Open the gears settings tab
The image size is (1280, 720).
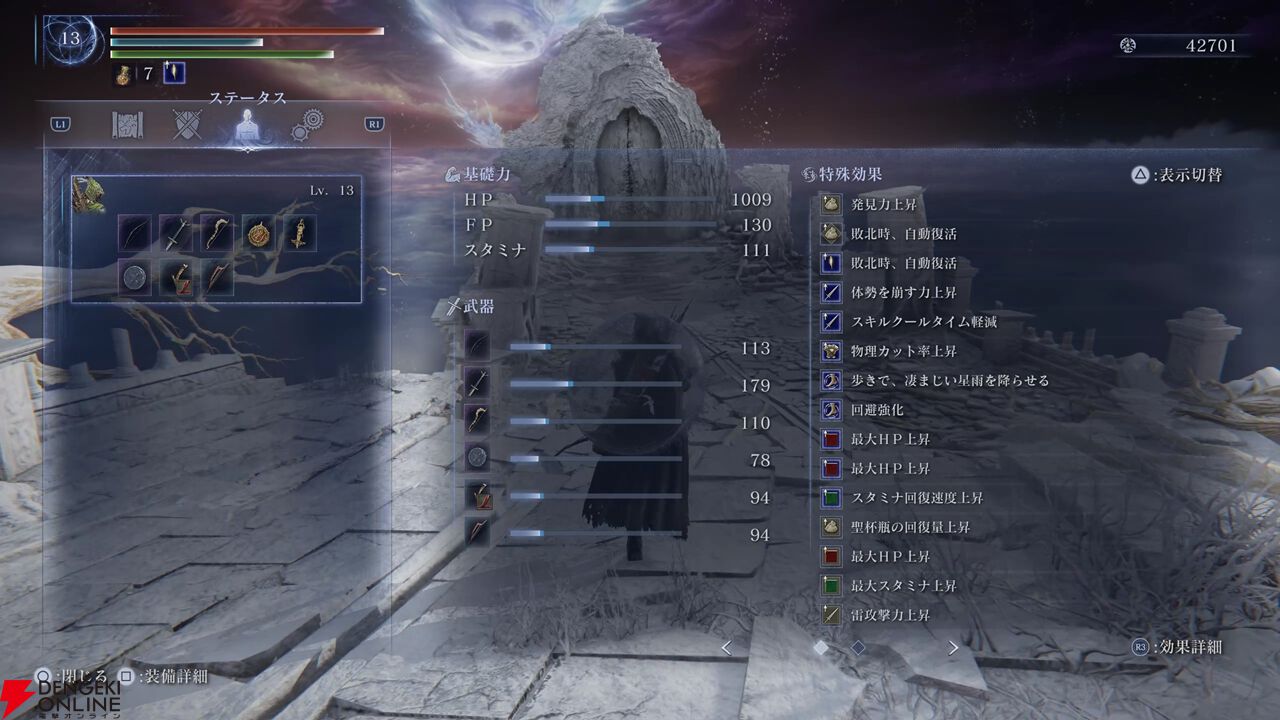pos(307,125)
